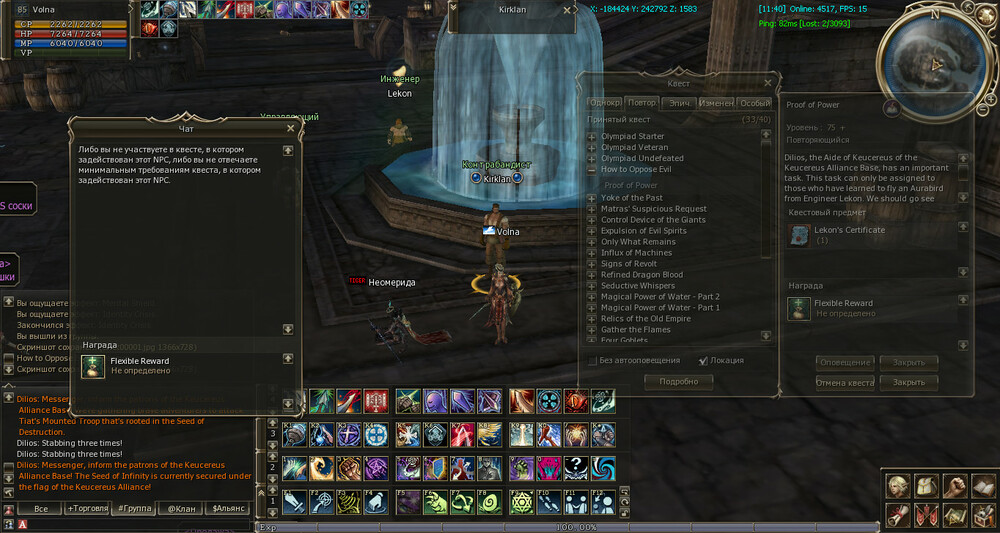Viewport: 1000px width, 533px height.
Task: Toggle the Без автооповещения checkbox
Action: pyautogui.click(x=593, y=360)
